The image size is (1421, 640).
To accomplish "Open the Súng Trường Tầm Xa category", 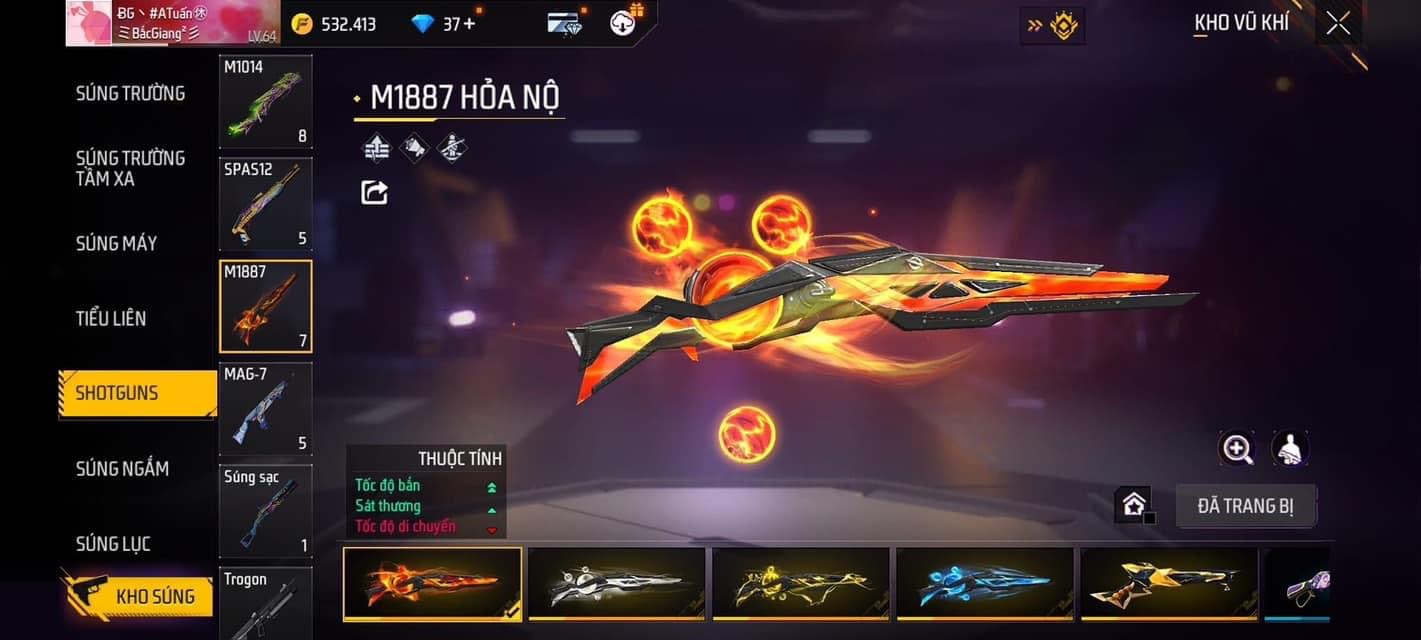I will pyautogui.click(x=130, y=168).
